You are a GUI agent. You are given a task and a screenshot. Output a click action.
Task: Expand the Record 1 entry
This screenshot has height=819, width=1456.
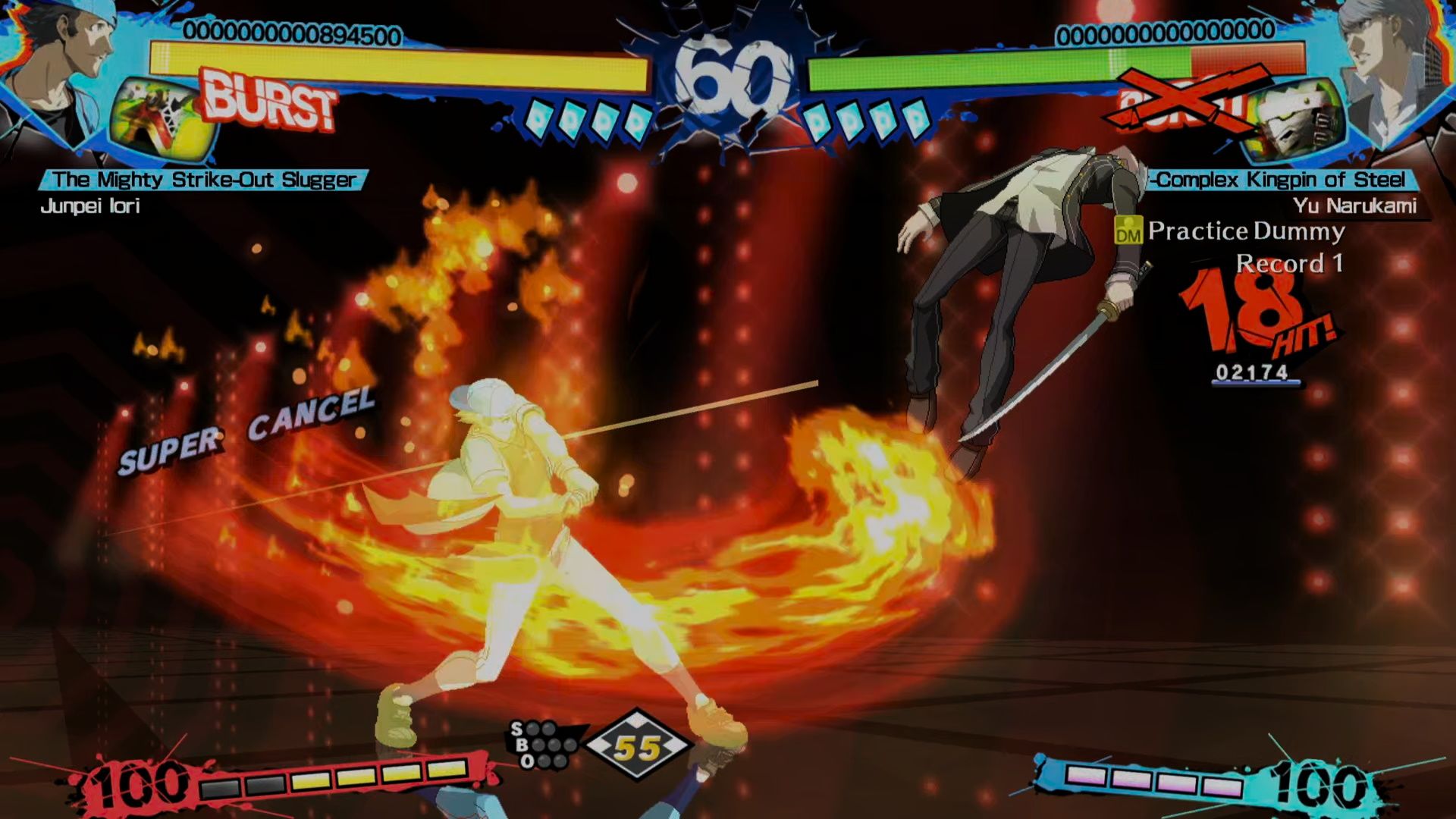(1289, 265)
